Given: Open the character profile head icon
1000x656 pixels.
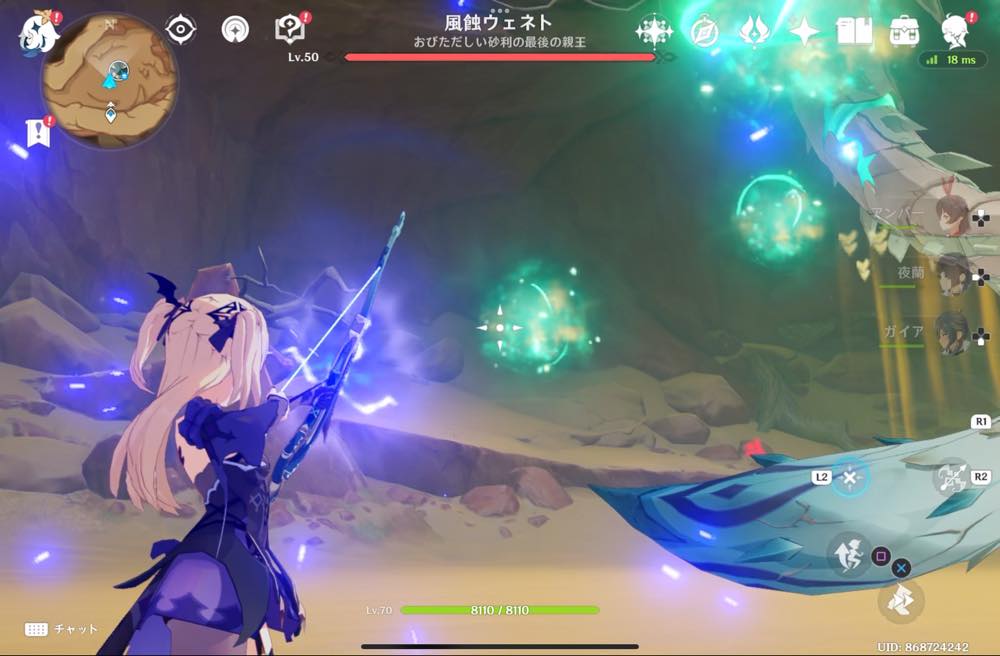Looking at the screenshot, I should point(957,30).
